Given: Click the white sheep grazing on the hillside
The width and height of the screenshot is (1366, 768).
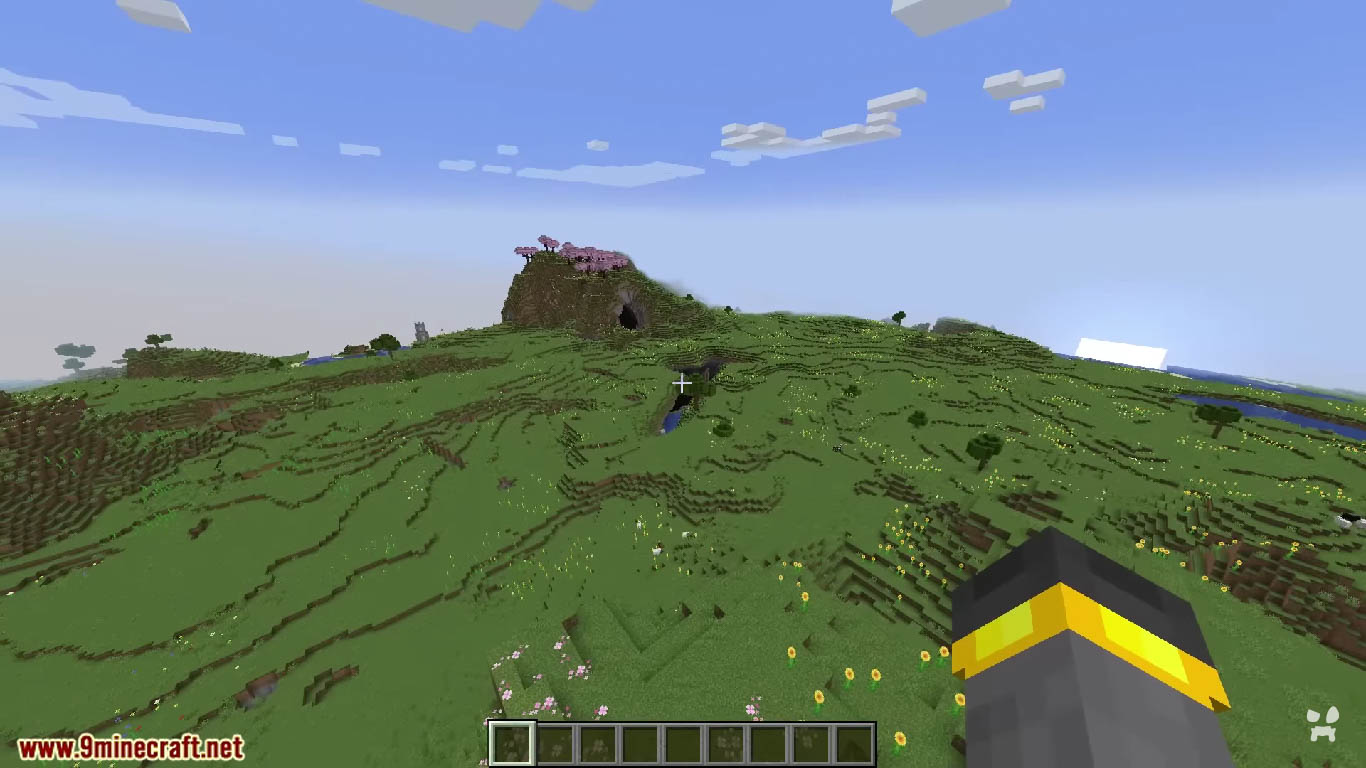Looking at the screenshot, I should click(687, 533).
